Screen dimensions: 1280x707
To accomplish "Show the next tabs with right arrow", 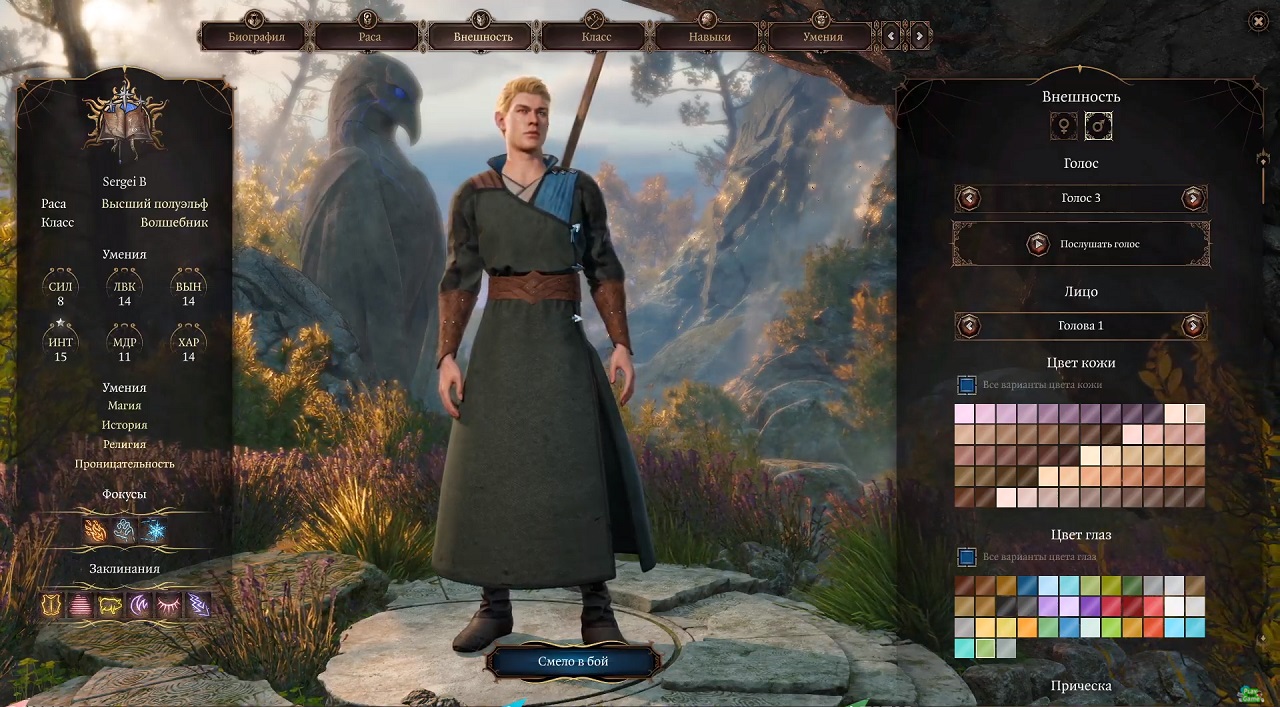I will tap(920, 37).
